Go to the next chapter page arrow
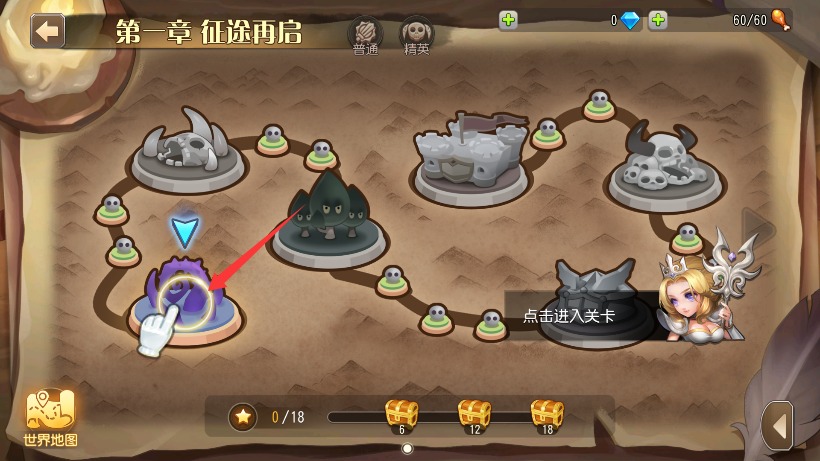 [x=757, y=229]
